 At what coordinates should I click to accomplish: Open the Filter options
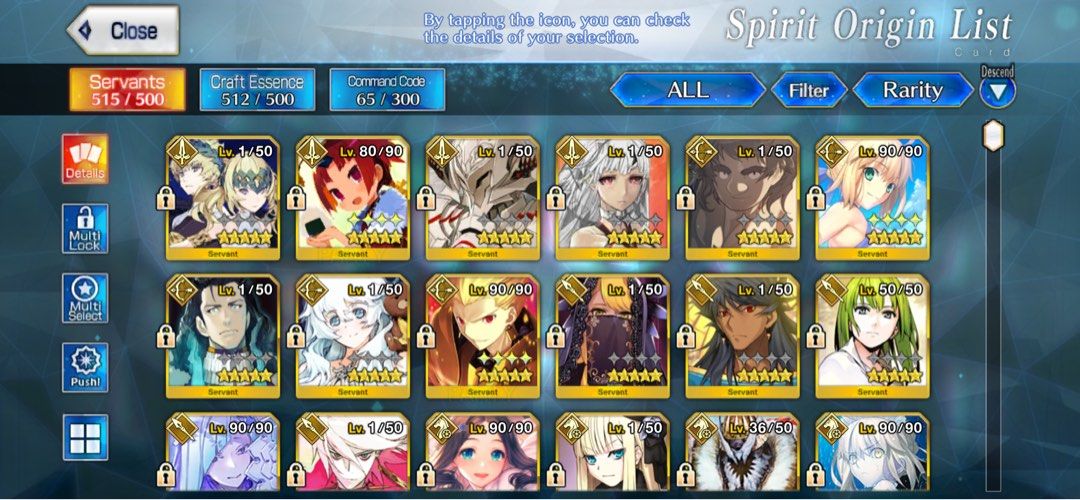click(808, 90)
